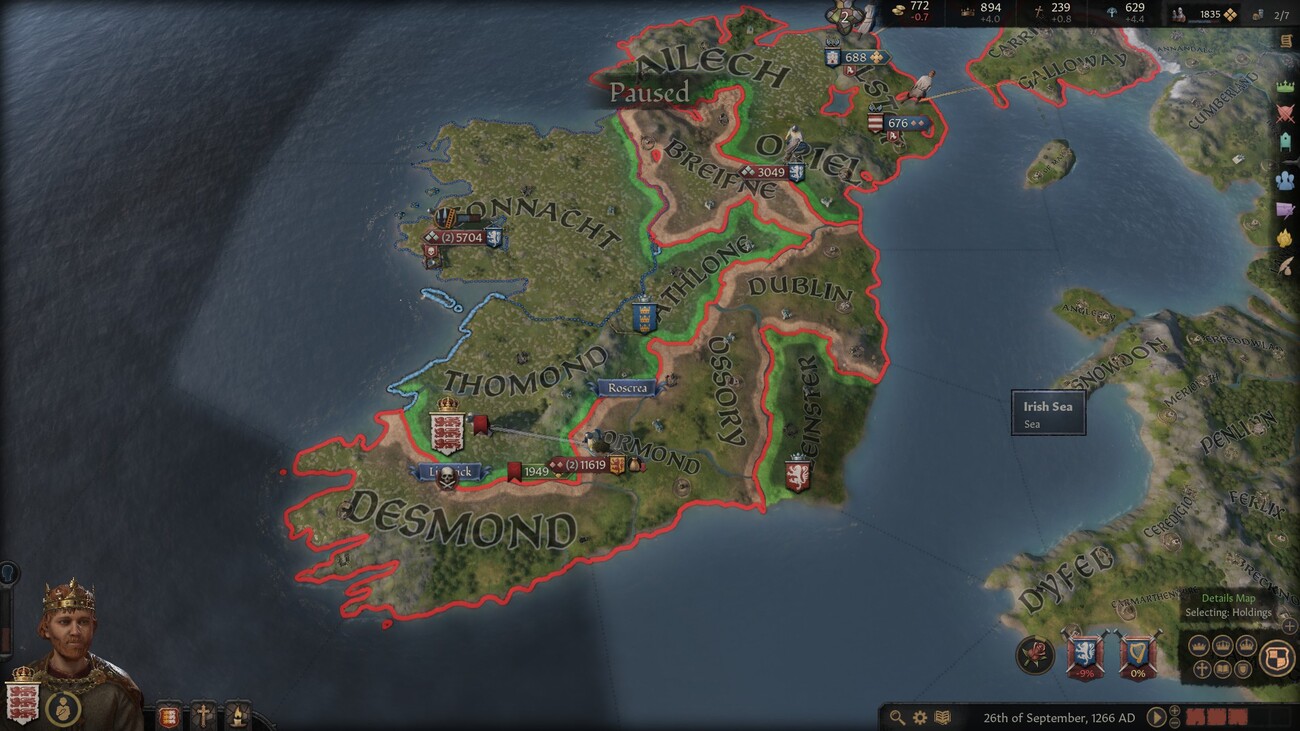Decrease game speed with the minus button
1300x731 pixels.
coord(1175,723)
